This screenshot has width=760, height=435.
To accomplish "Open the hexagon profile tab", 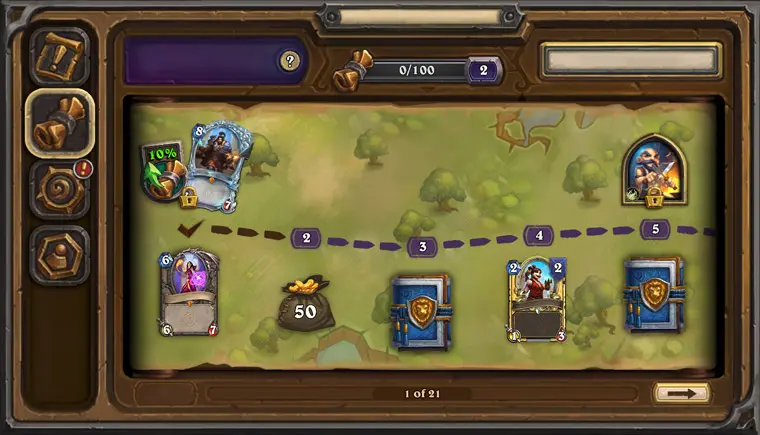I will [x=59, y=256].
